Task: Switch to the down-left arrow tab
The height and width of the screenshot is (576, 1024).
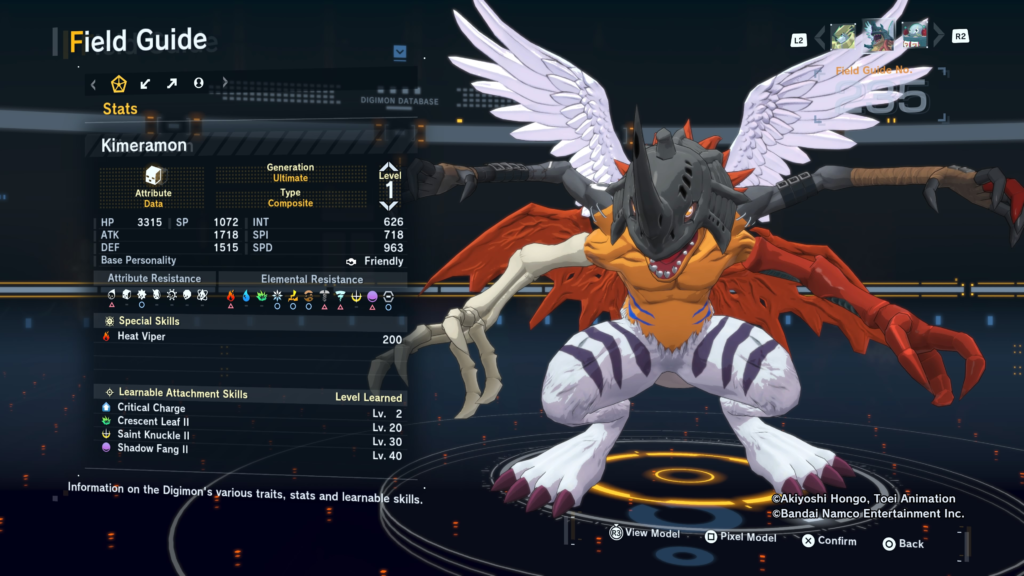Action: point(146,83)
